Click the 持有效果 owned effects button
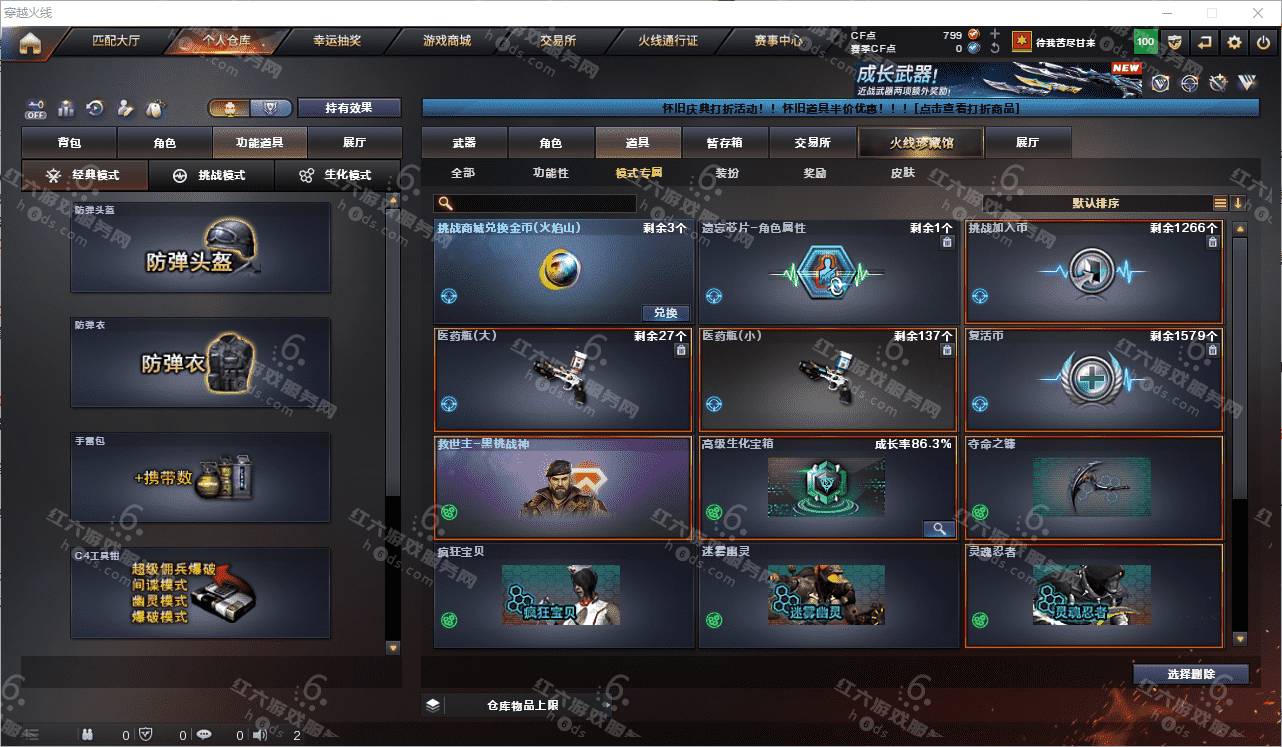Screen dimensions: 1282x747 348,108
